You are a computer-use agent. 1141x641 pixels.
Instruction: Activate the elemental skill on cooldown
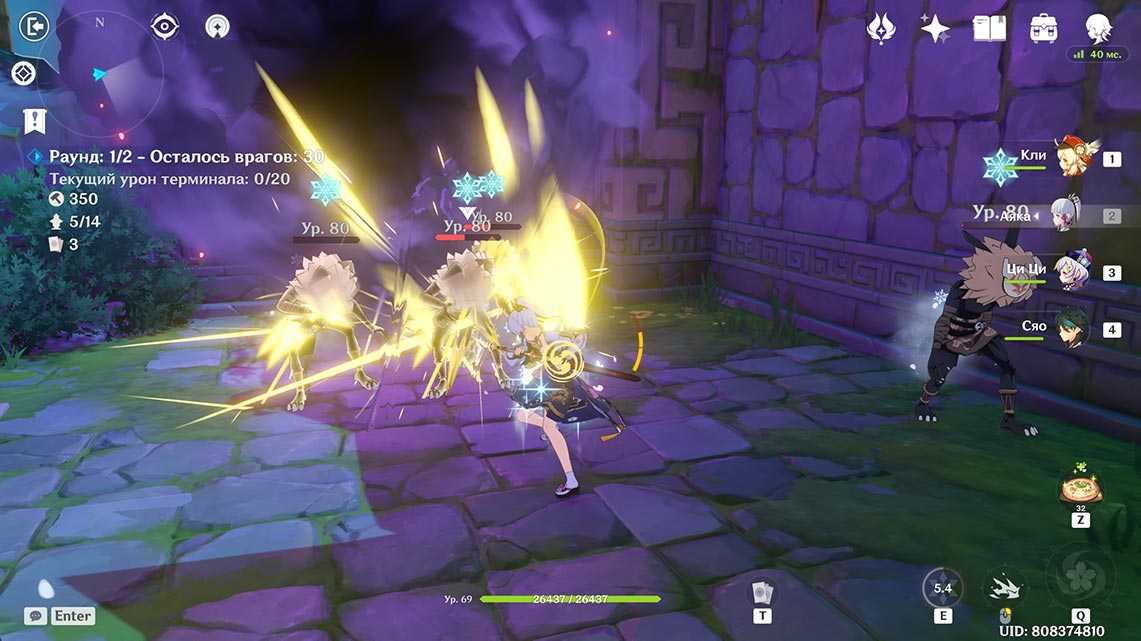942,588
